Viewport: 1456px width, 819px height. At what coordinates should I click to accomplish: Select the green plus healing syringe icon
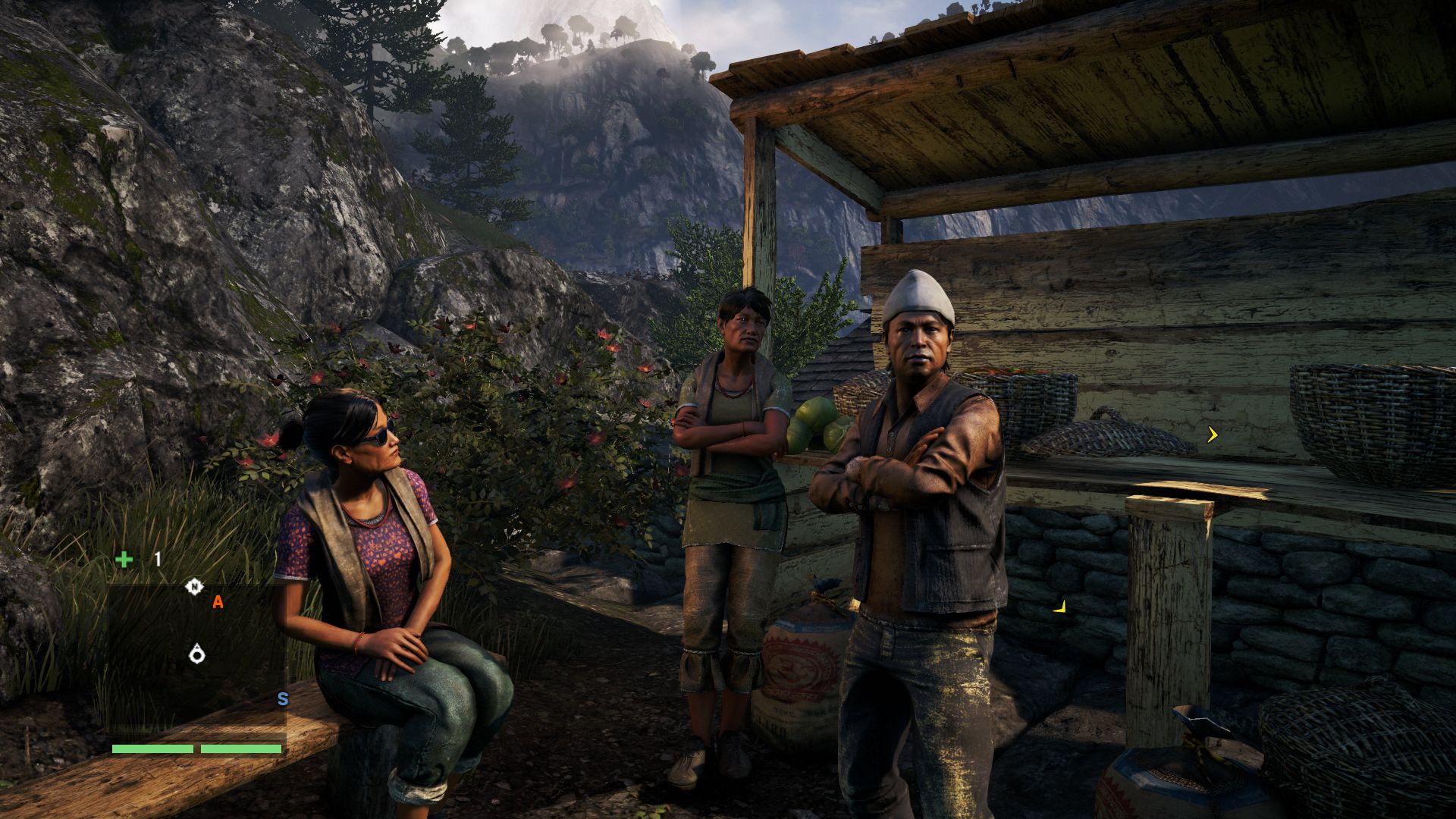tap(124, 560)
